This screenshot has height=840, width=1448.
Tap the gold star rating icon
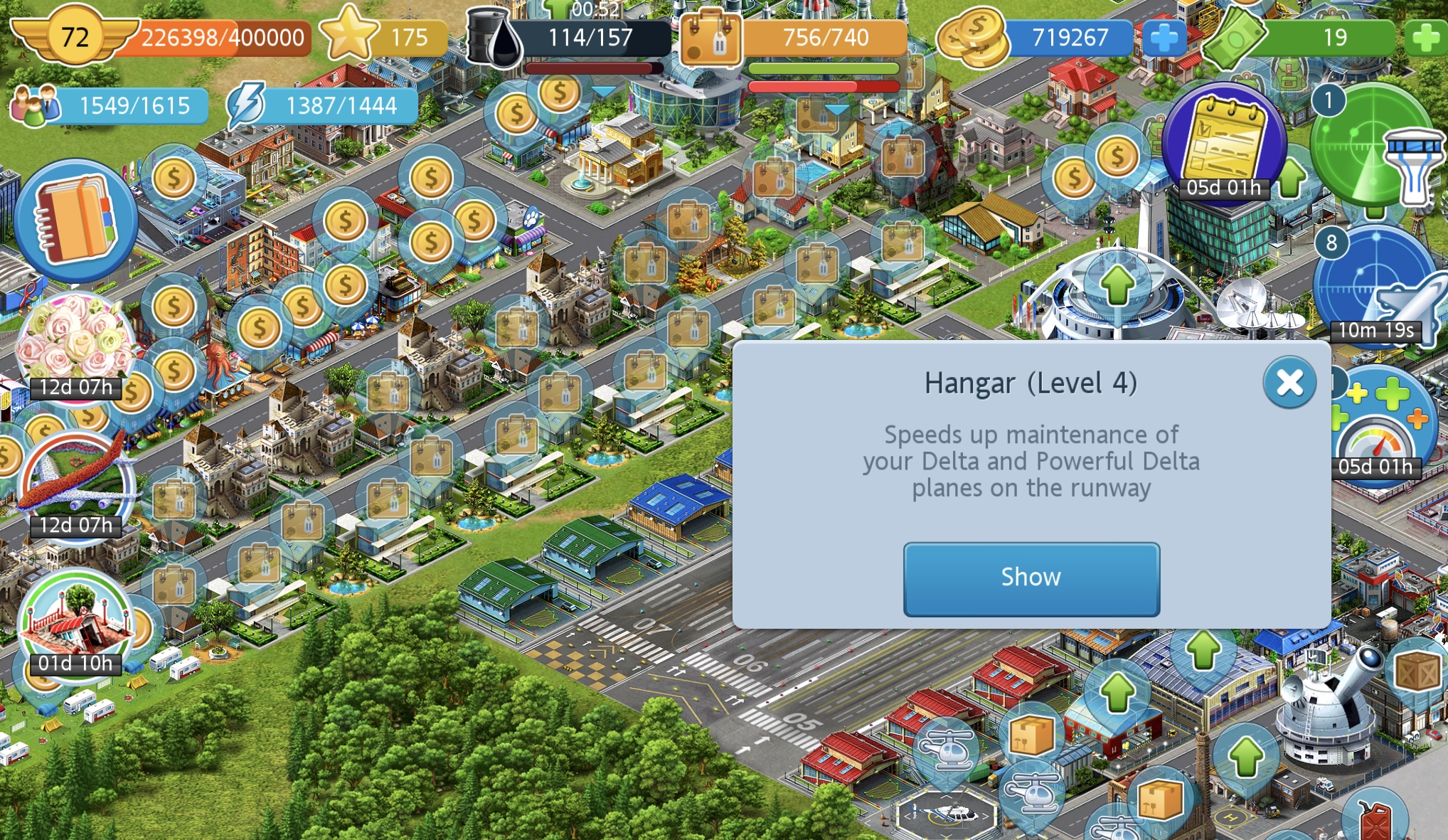pyautogui.click(x=349, y=34)
